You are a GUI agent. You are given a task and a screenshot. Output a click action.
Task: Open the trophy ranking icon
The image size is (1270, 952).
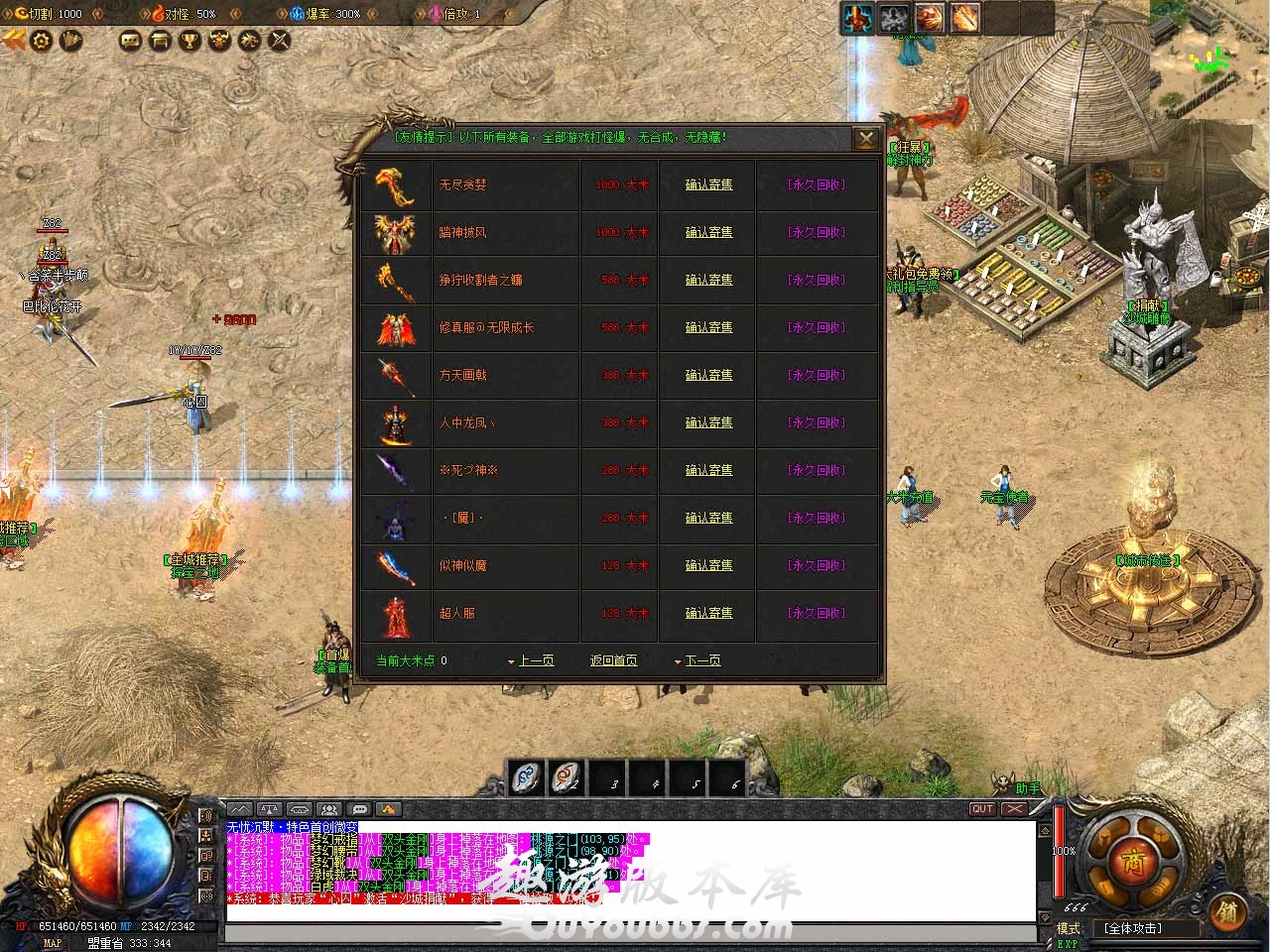click(189, 41)
